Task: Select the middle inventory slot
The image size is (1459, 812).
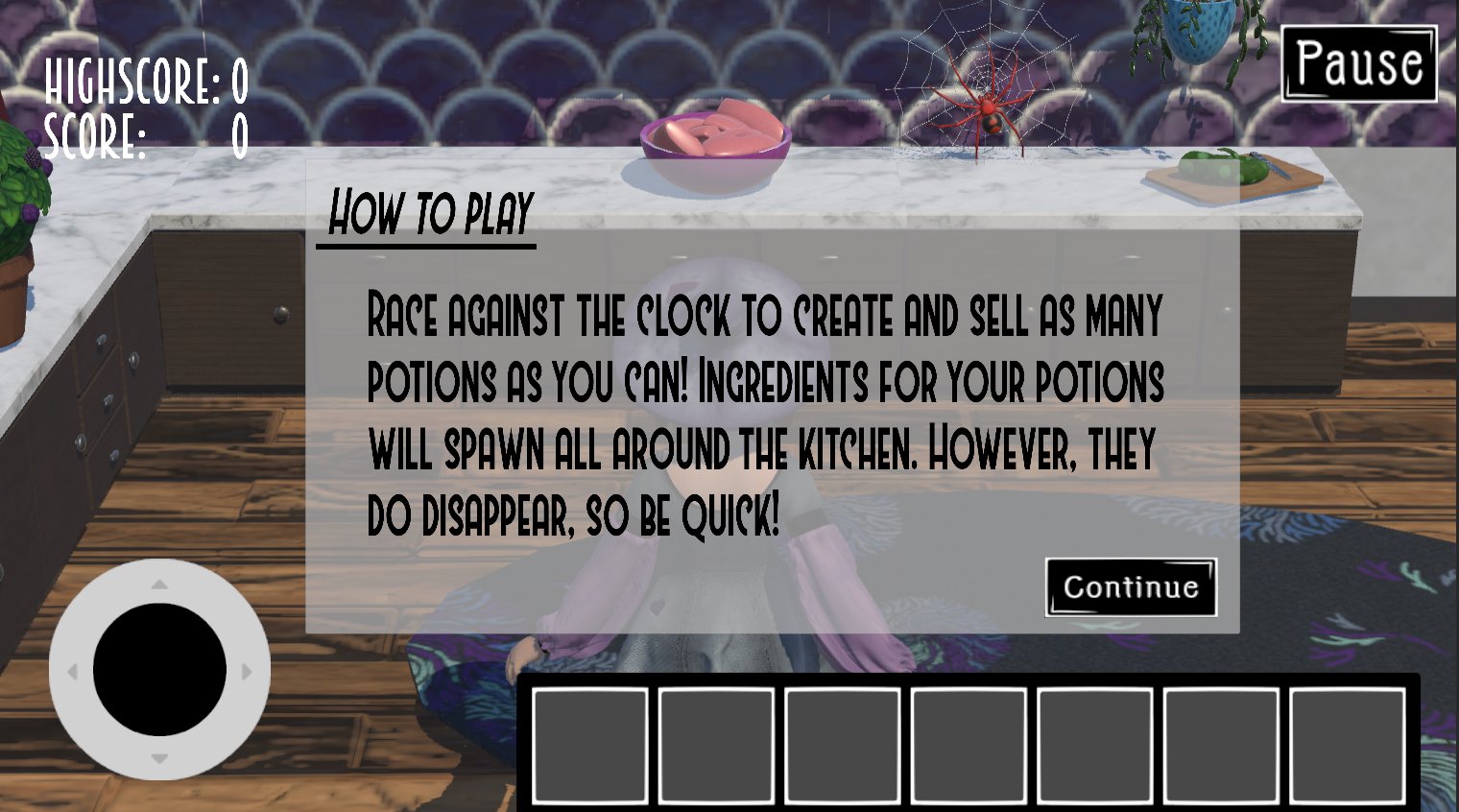Action: pos(969,744)
